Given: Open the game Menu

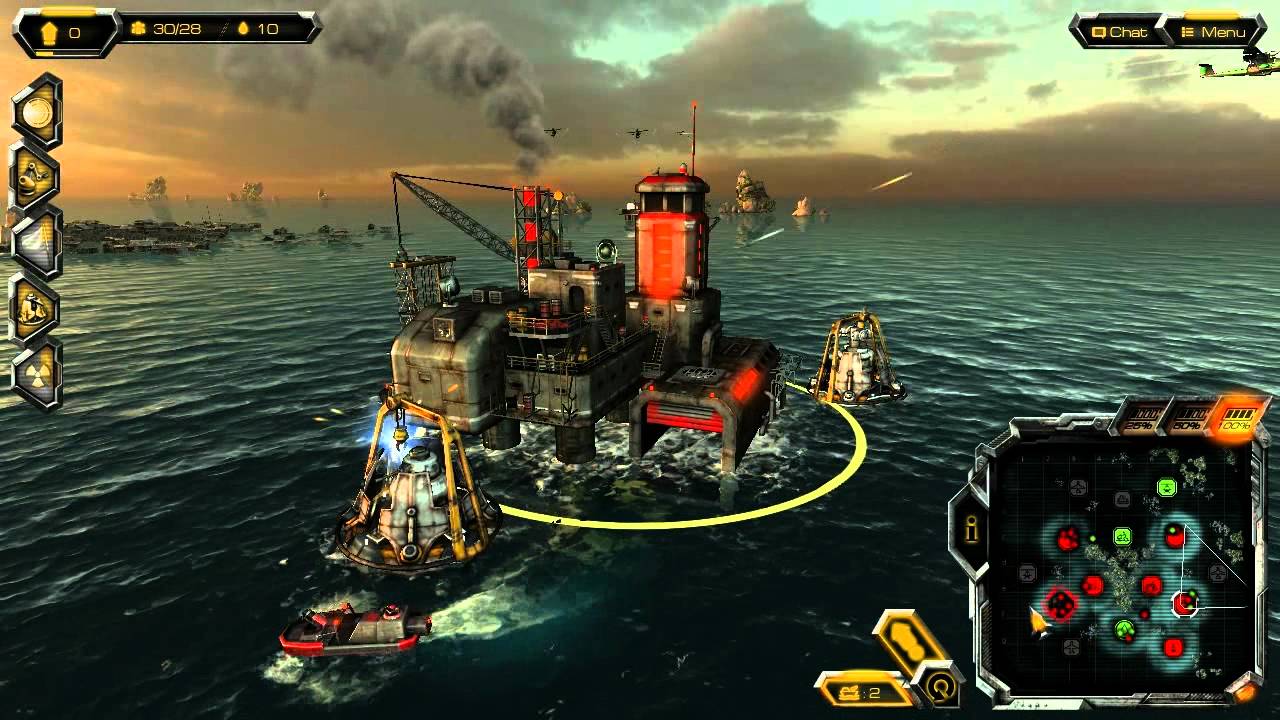Looking at the screenshot, I should click(1212, 32).
